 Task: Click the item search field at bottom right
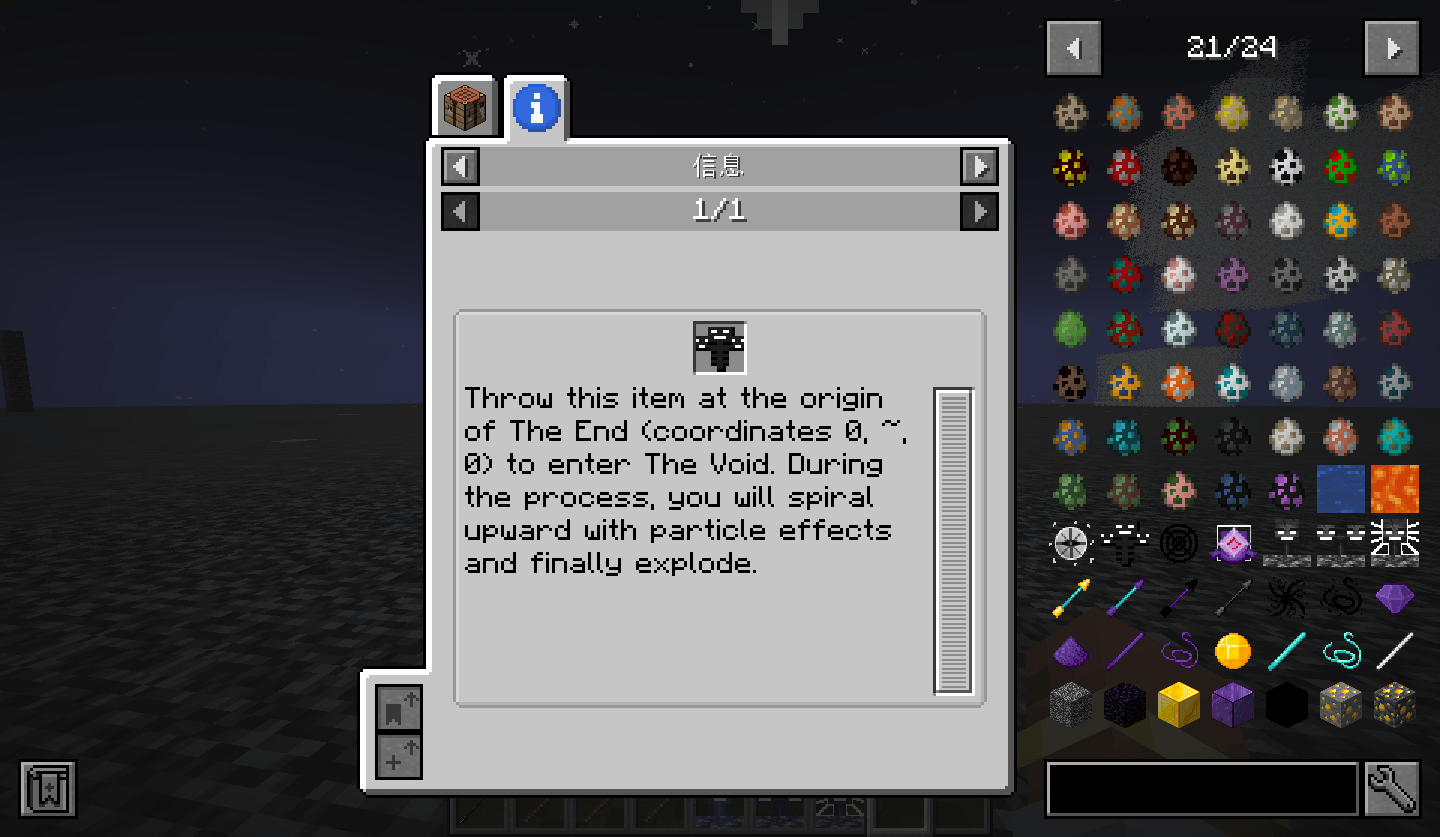click(x=1200, y=789)
